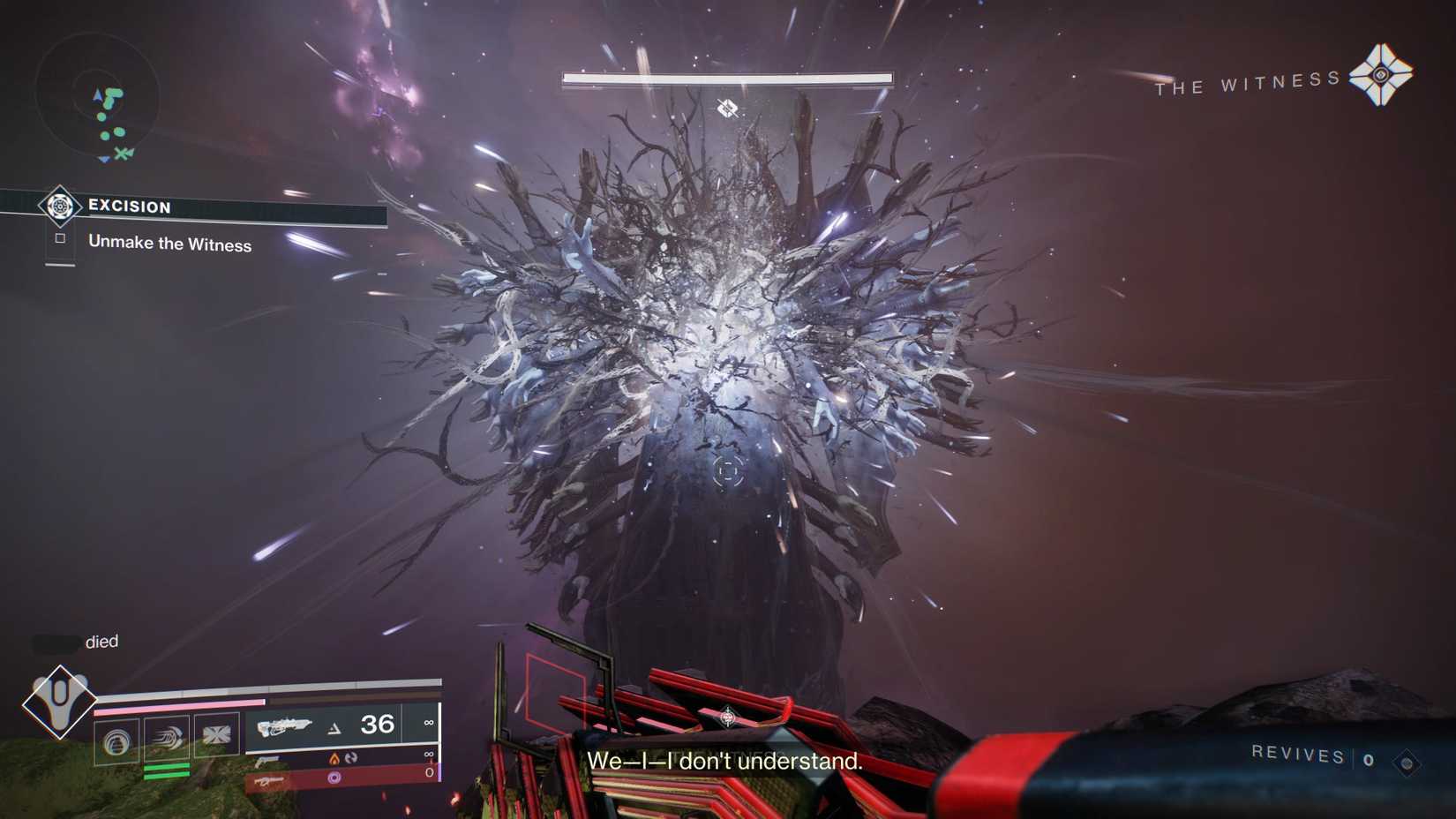Viewport: 1456px width, 819px height.
Task: Click the heavy weapon icon in red ammo bar
Action: [x=269, y=780]
